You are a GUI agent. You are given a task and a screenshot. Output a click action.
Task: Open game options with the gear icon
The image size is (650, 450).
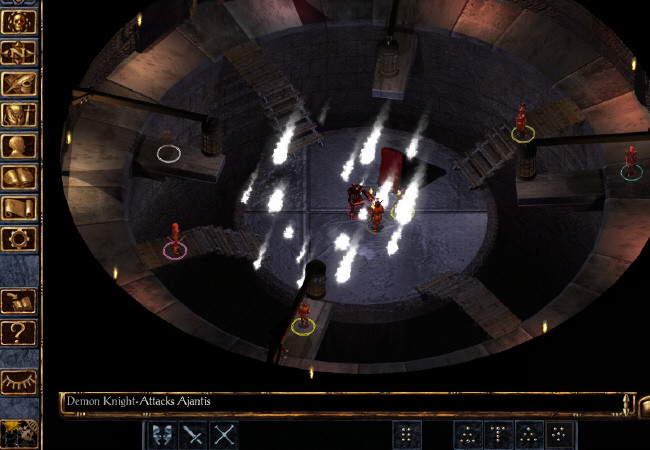pos(20,238)
